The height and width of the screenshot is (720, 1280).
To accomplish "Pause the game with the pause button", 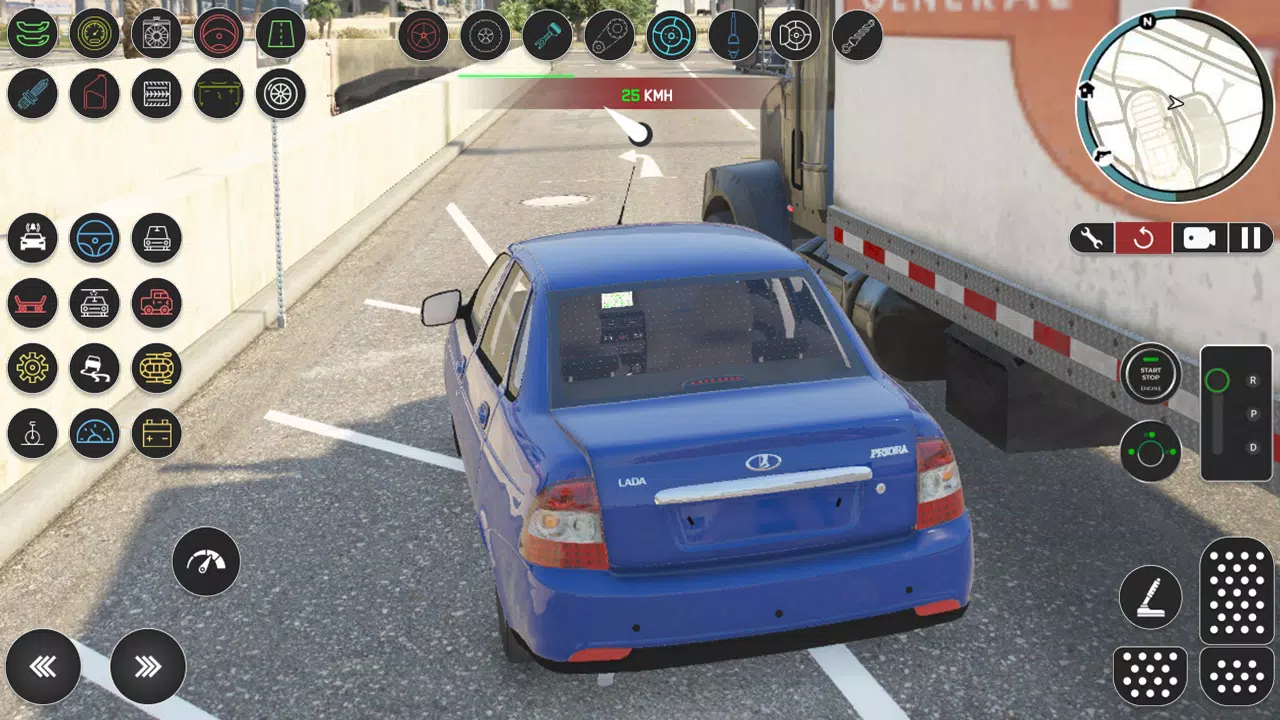I will pos(1250,238).
